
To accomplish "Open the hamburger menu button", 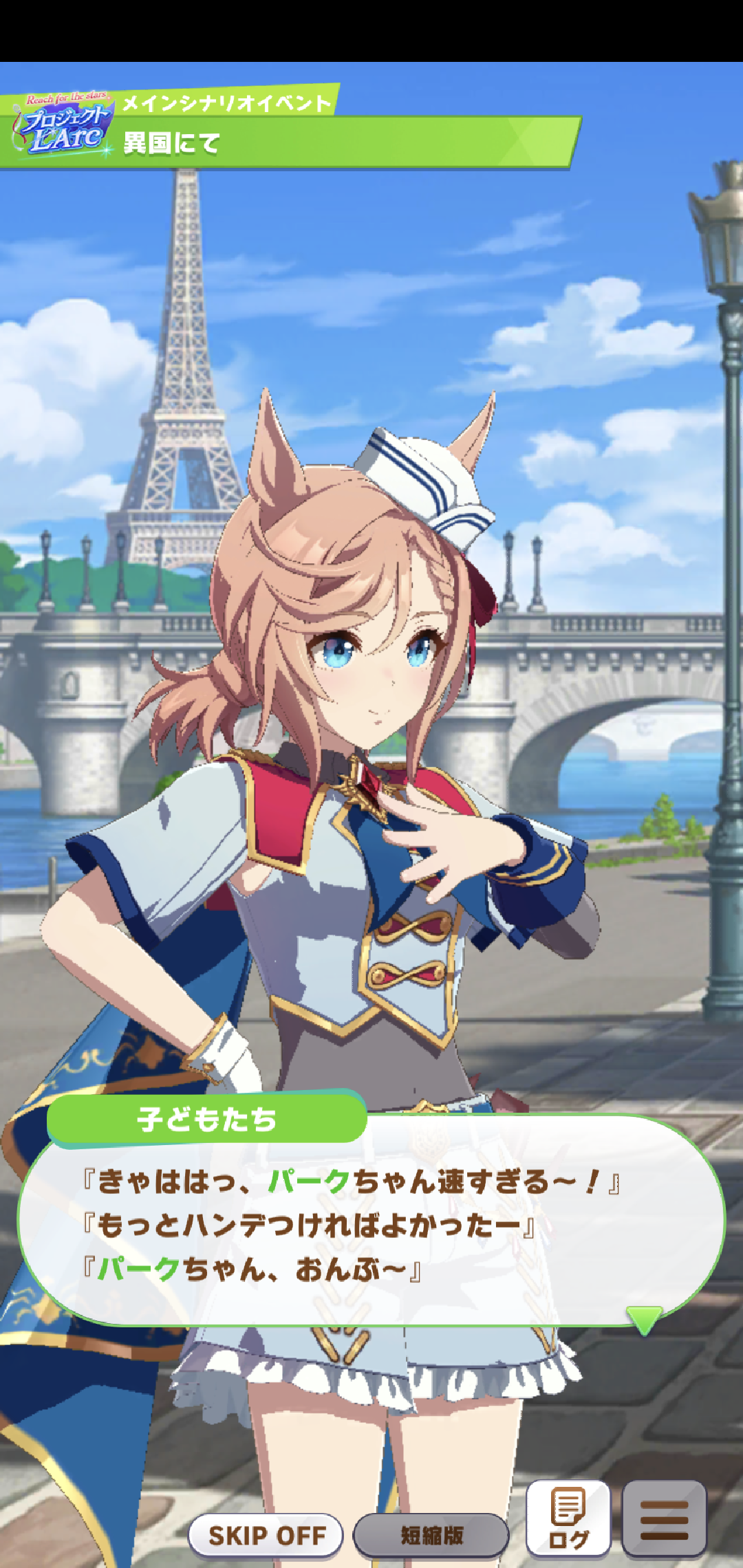I will coord(664,1519).
